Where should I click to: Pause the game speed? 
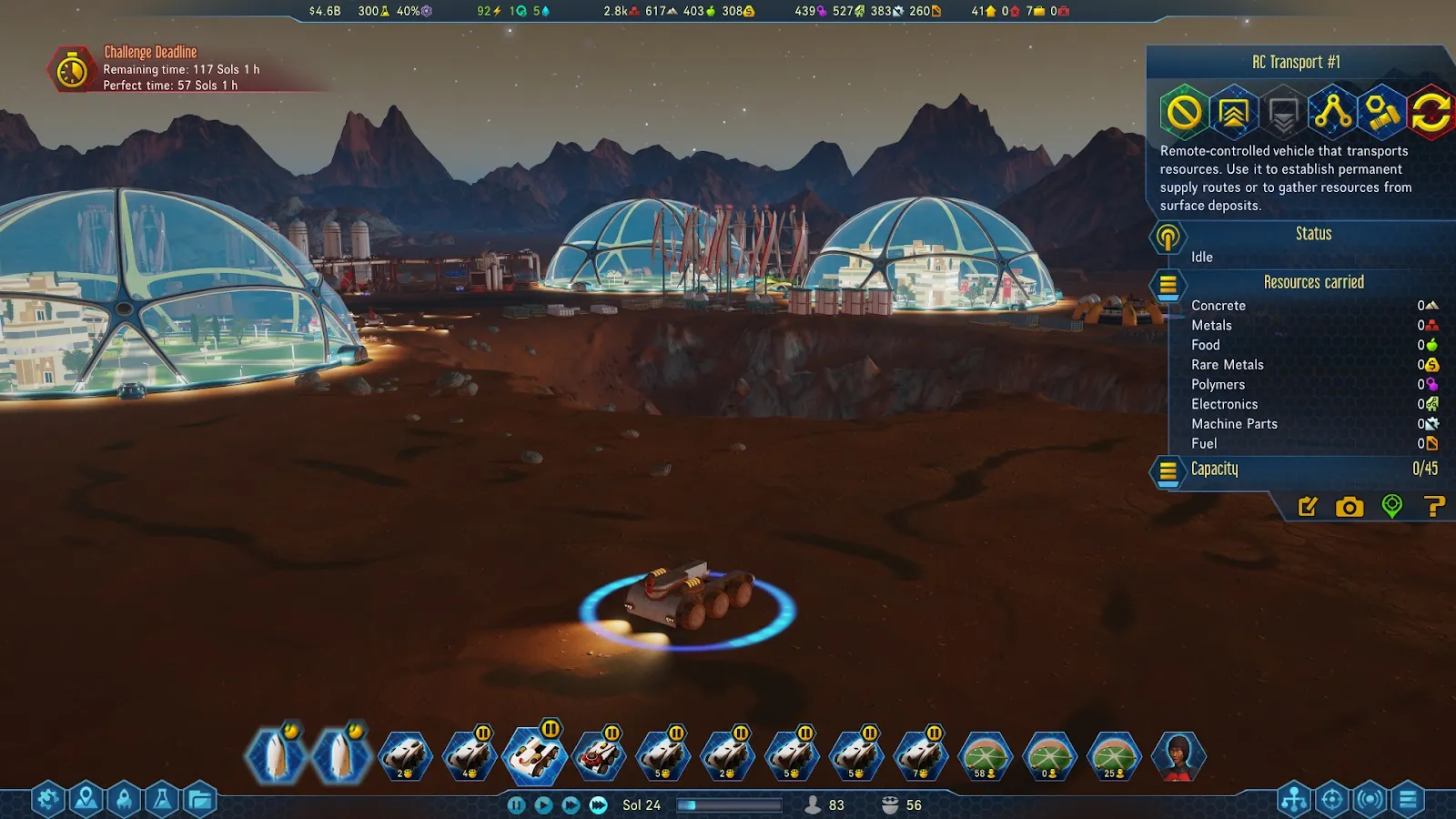pos(516,804)
